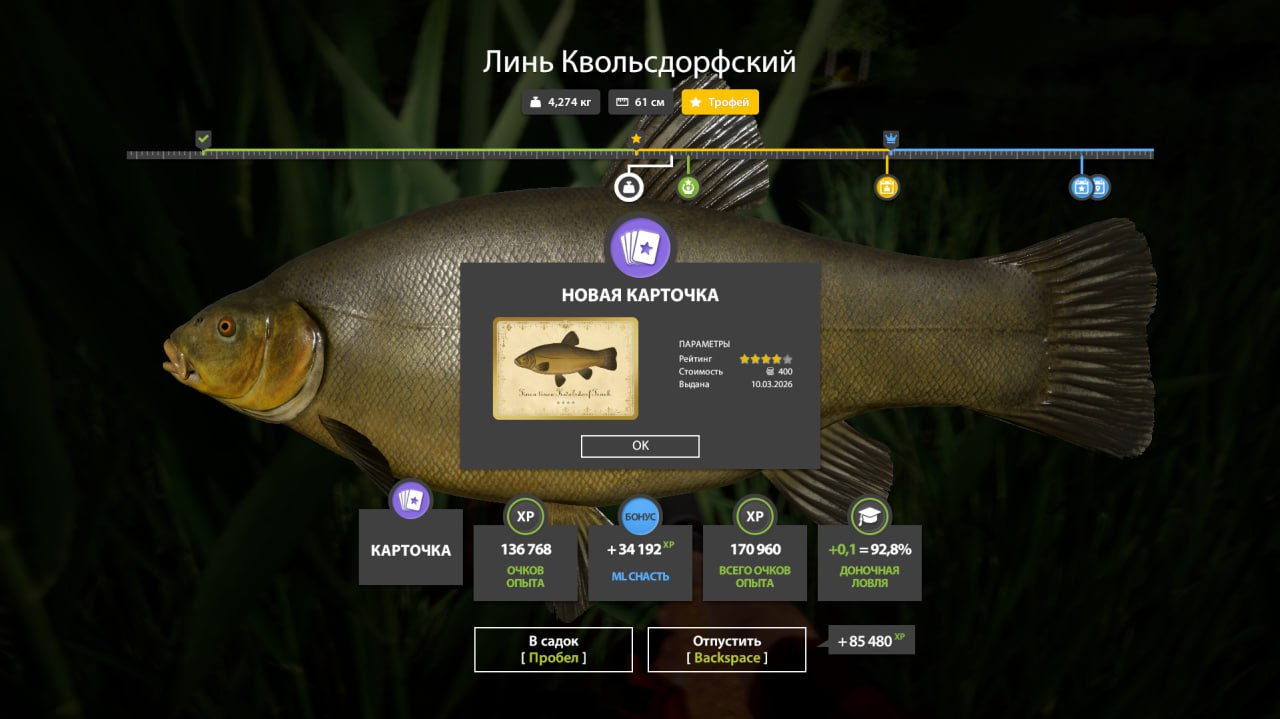Click the green marker under the weight scale
1280x719 pixels.
(x=688, y=187)
